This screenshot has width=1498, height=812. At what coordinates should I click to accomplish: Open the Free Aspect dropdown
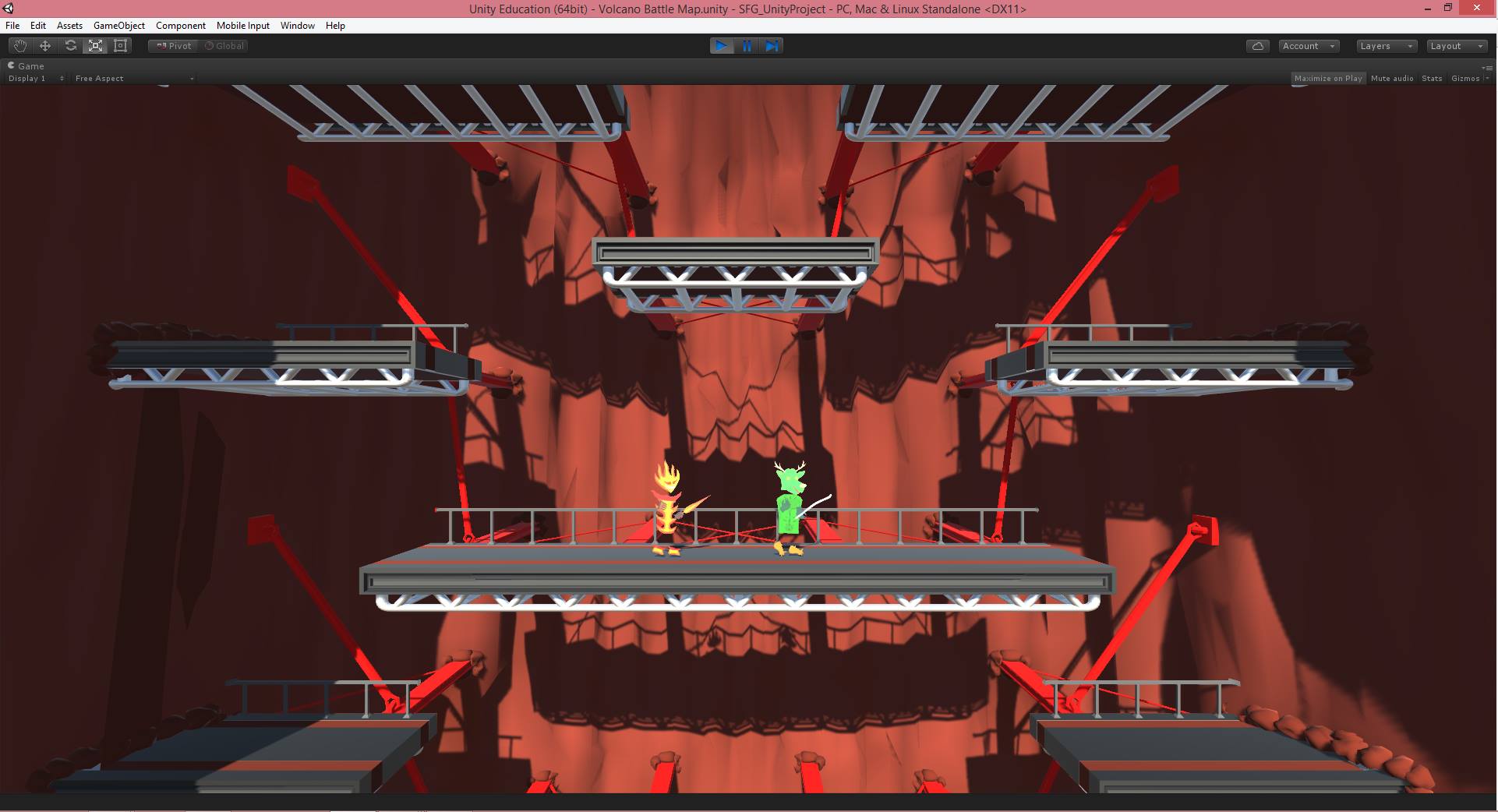coord(132,78)
